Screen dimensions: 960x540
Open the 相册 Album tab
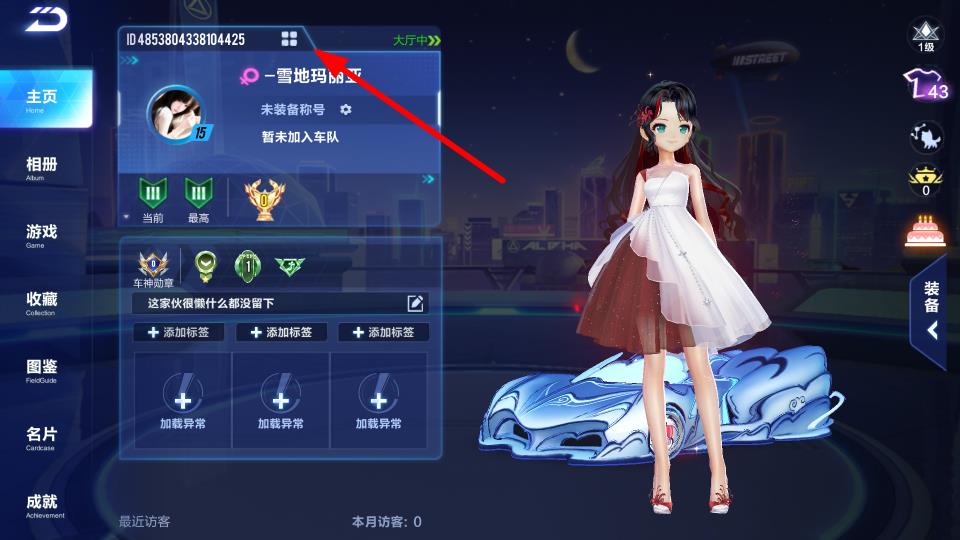(x=42, y=167)
